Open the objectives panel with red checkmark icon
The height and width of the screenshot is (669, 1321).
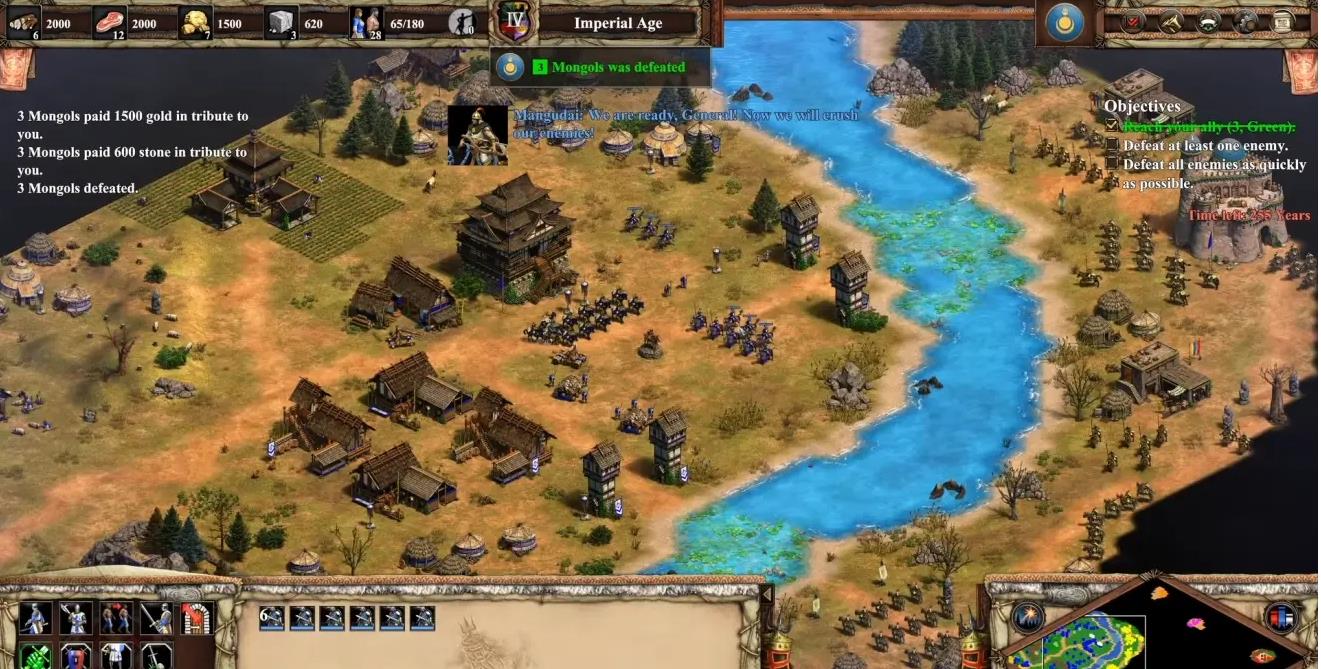(x=1134, y=21)
